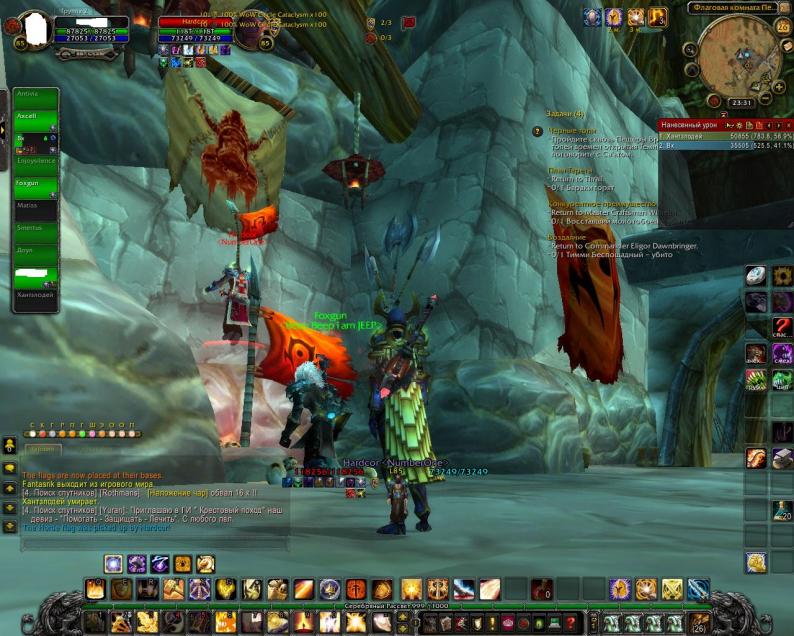The height and width of the screenshot is (636, 794).
Task: Open the red question mark help button
Action: (782, 326)
